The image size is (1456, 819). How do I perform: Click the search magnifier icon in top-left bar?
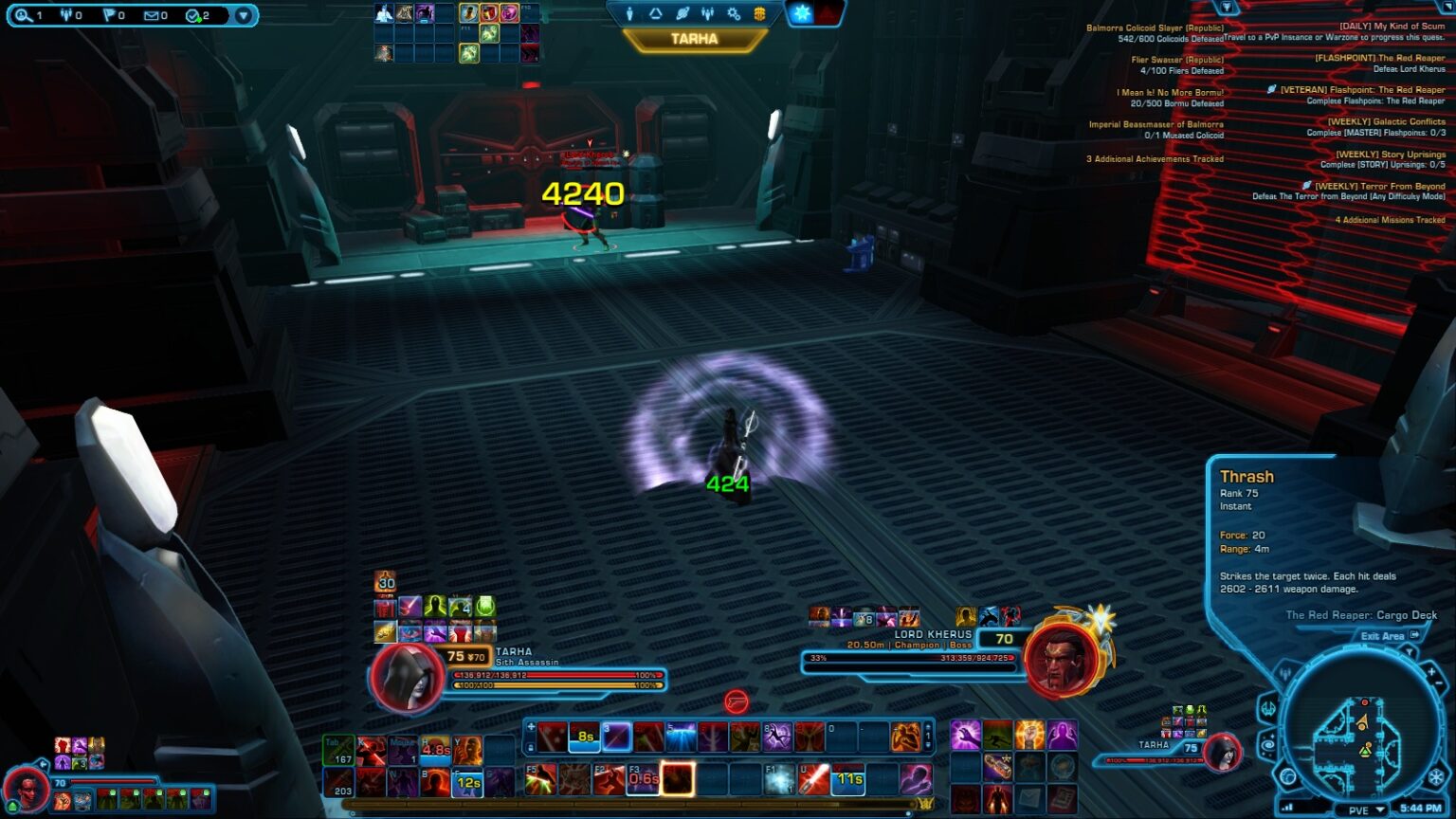click(x=22, y=14)
